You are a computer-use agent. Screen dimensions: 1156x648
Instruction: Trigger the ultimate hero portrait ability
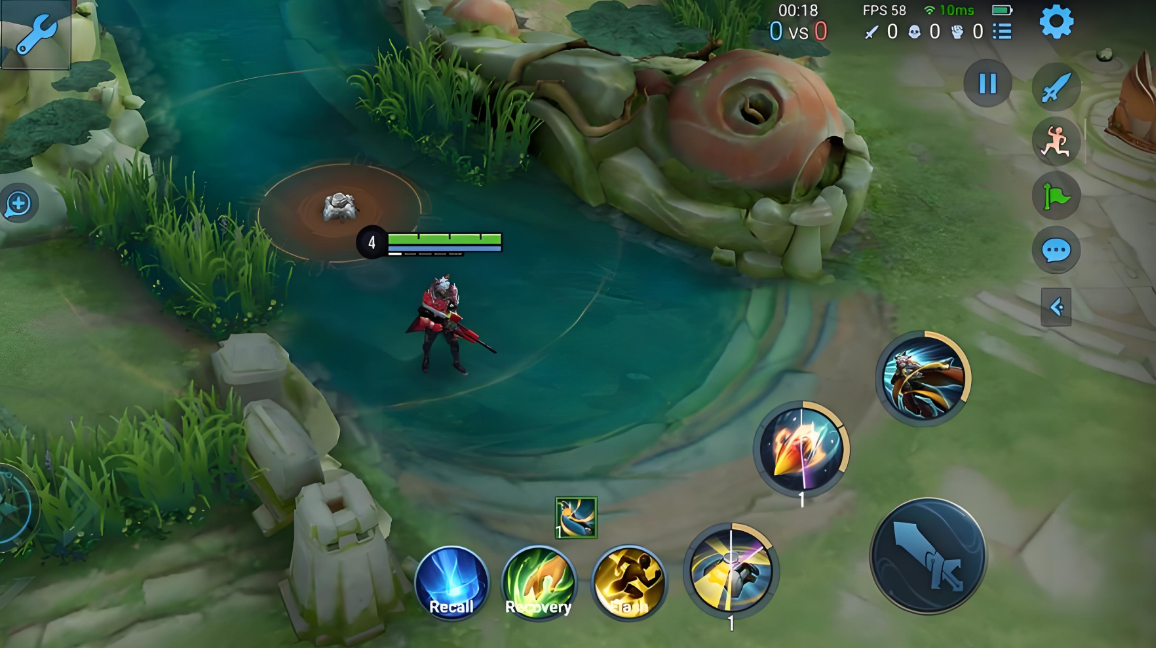923,377
